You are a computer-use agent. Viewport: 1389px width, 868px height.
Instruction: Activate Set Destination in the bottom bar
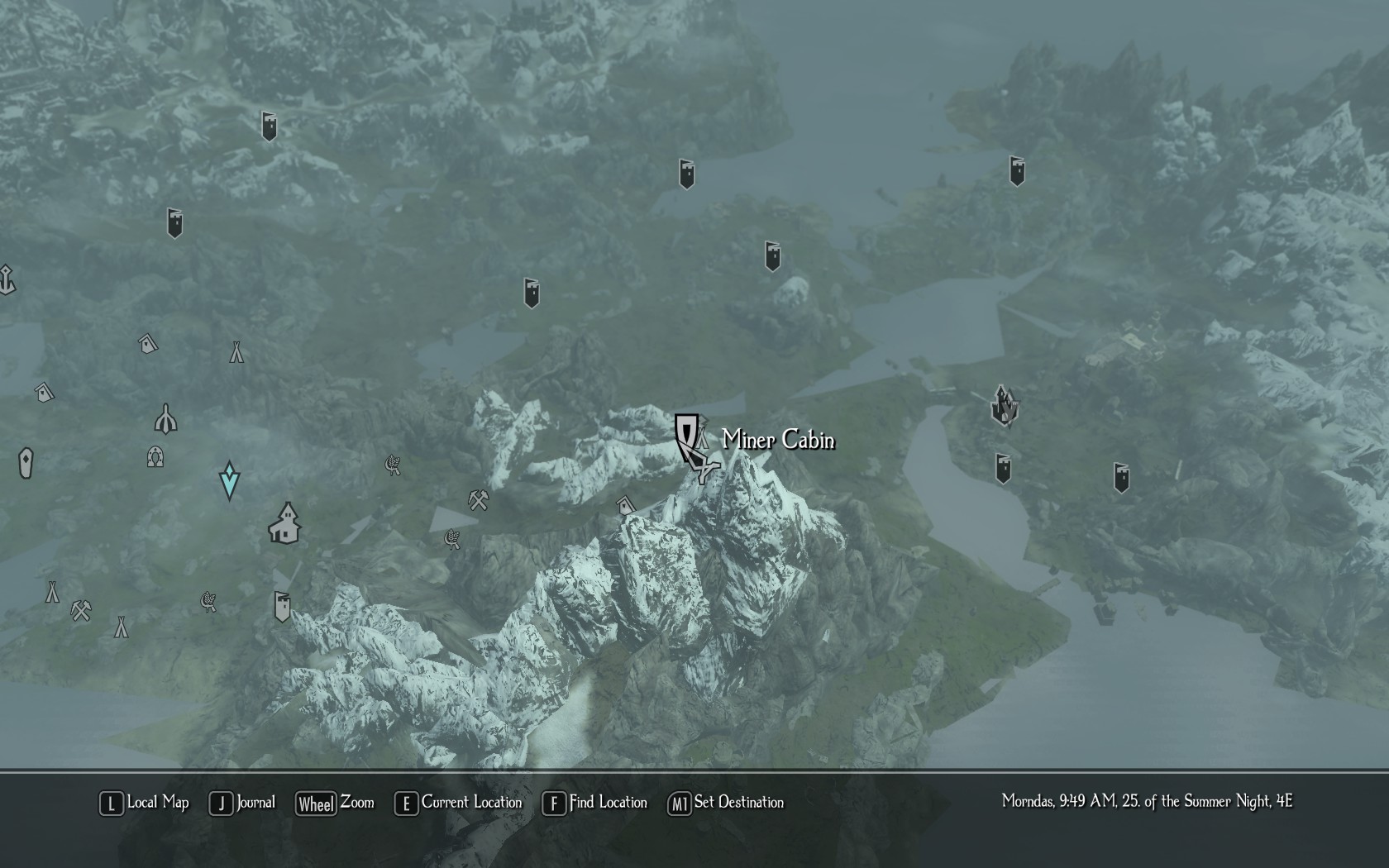(727, 803)
